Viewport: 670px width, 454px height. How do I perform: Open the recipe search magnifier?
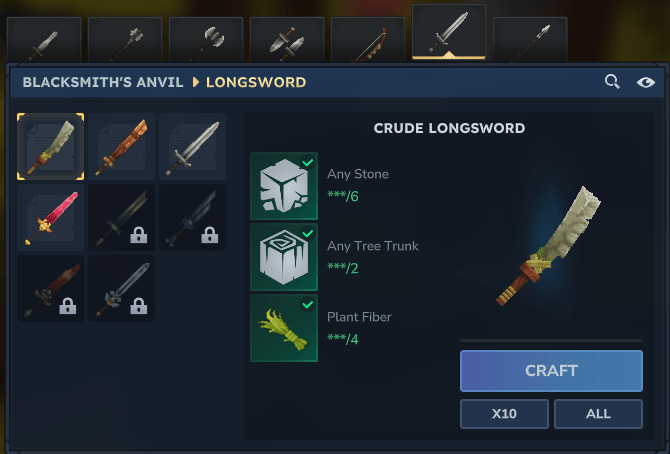point(612,82)
